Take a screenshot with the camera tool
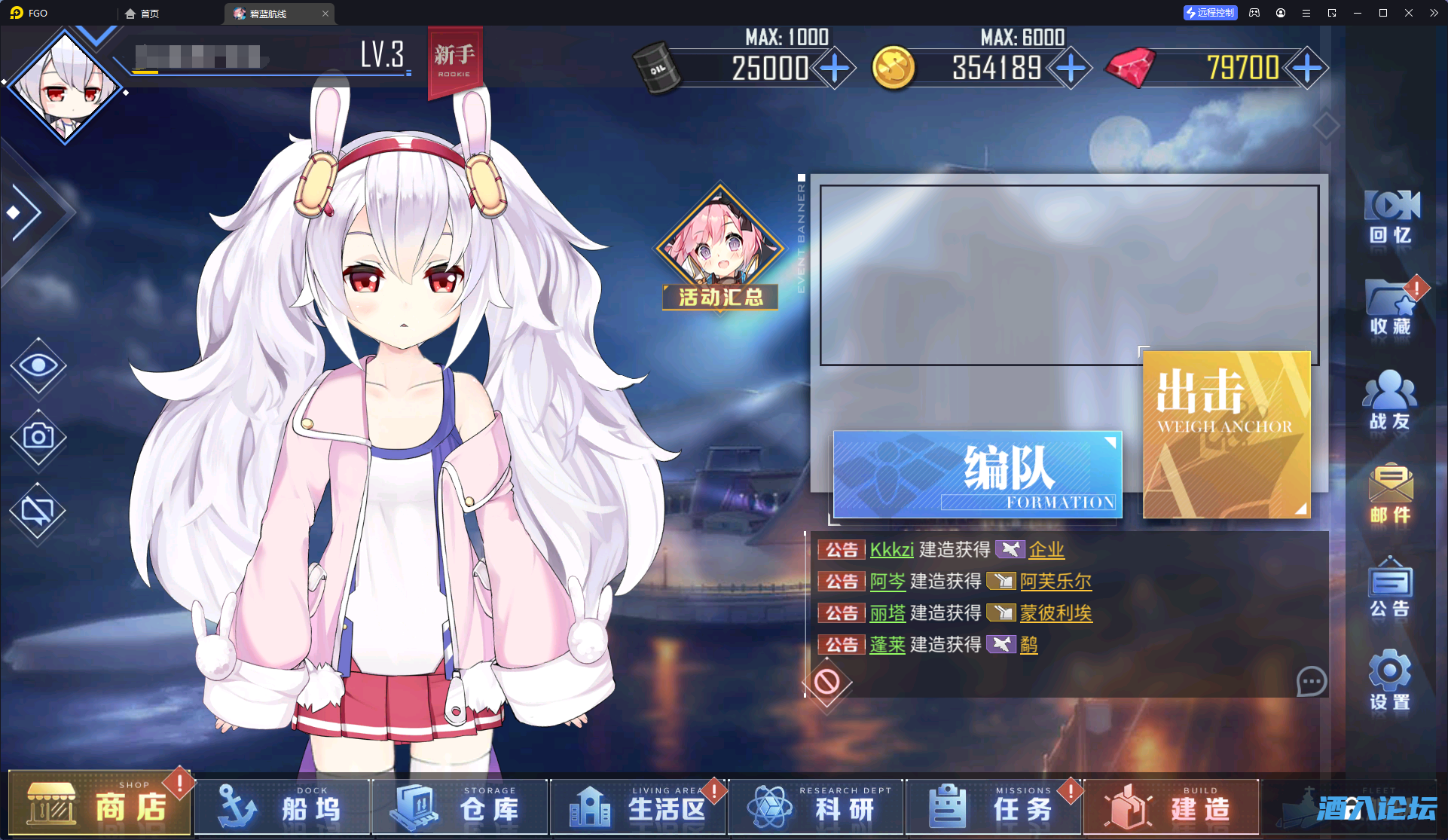Viewport: 1448px width, 840px height. point(38,438)
